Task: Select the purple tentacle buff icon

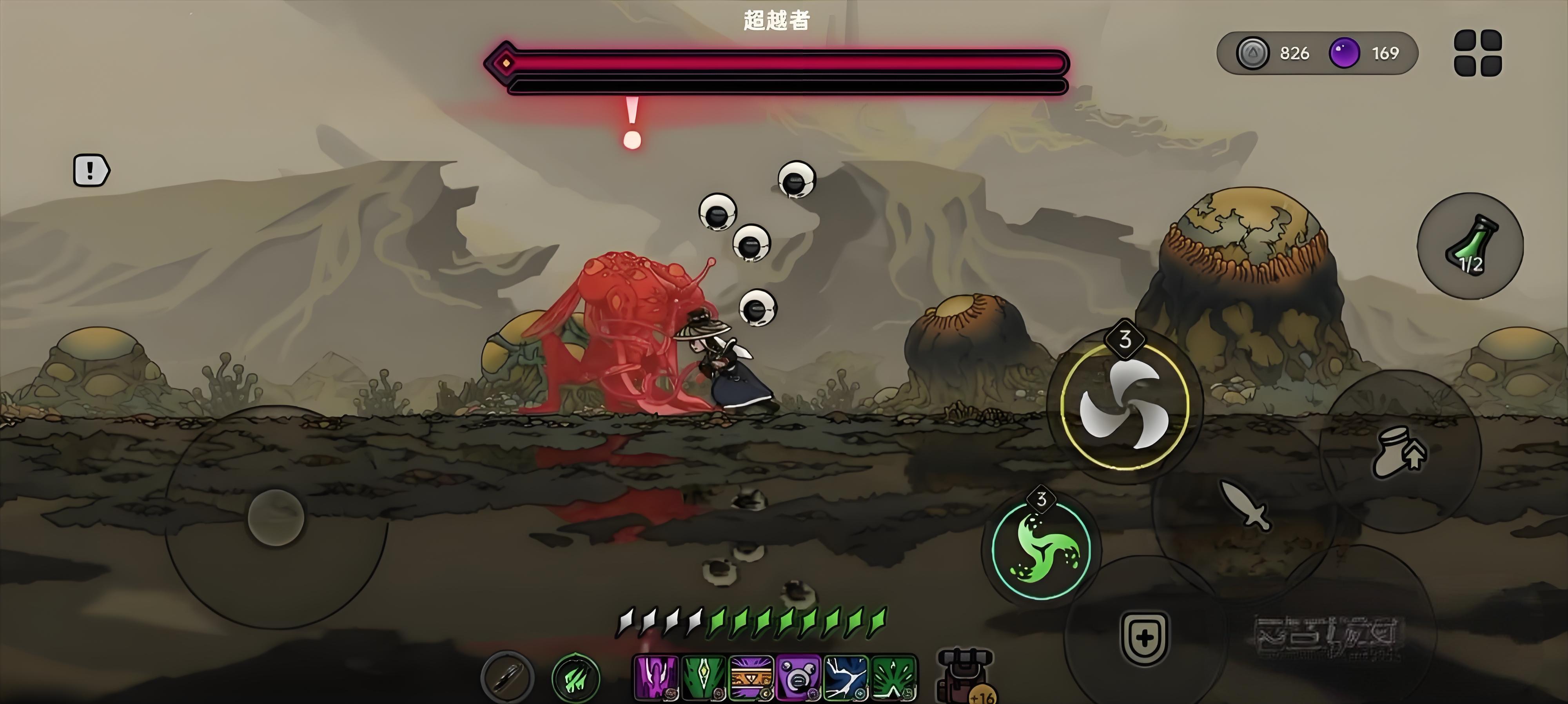Action: click(x=656, y=677)
